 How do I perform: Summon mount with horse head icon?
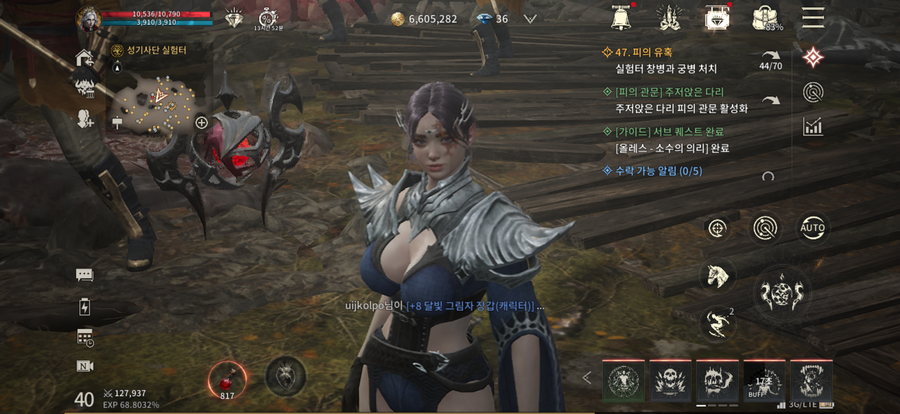coord(716,274)
